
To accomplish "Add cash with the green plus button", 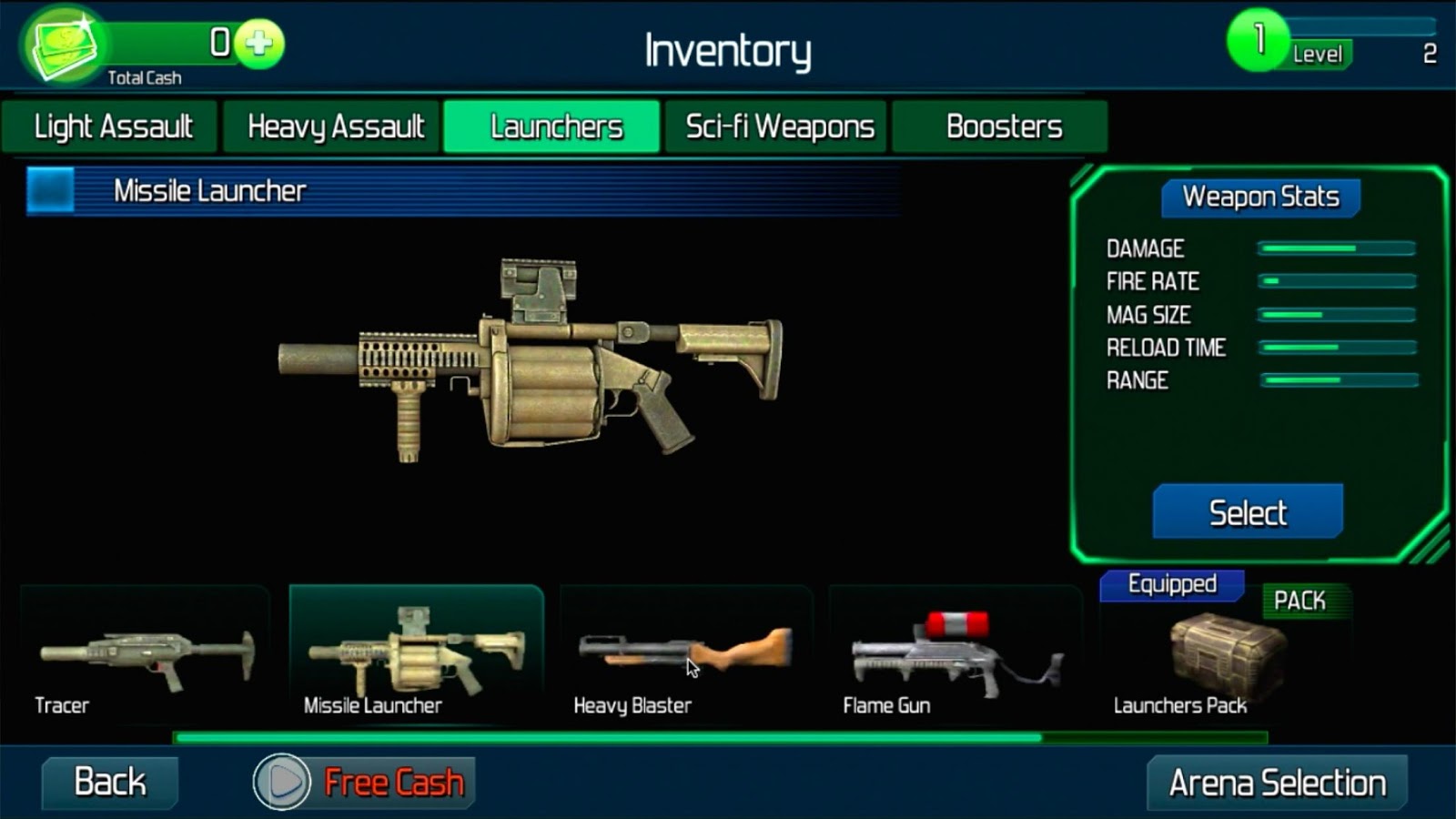I will tap(259, 43).
